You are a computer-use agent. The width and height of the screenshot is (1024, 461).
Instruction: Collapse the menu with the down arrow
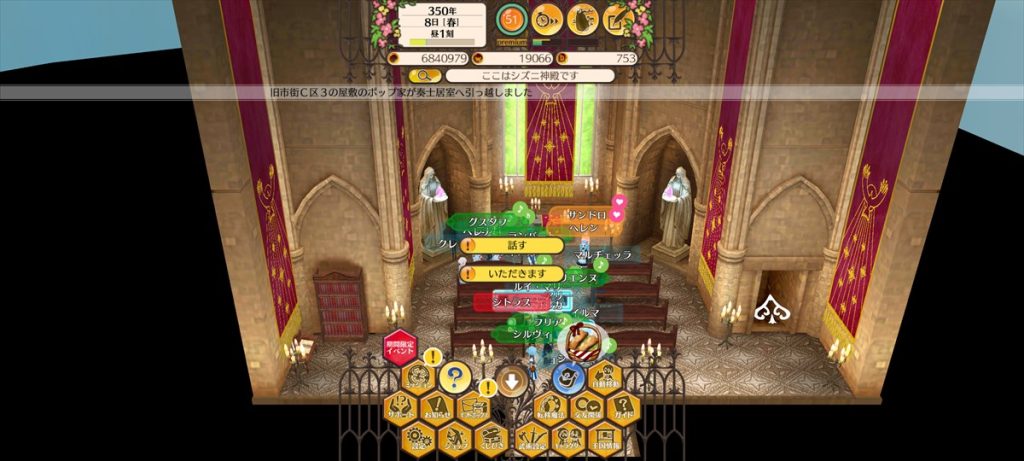[x=512, y=380]
